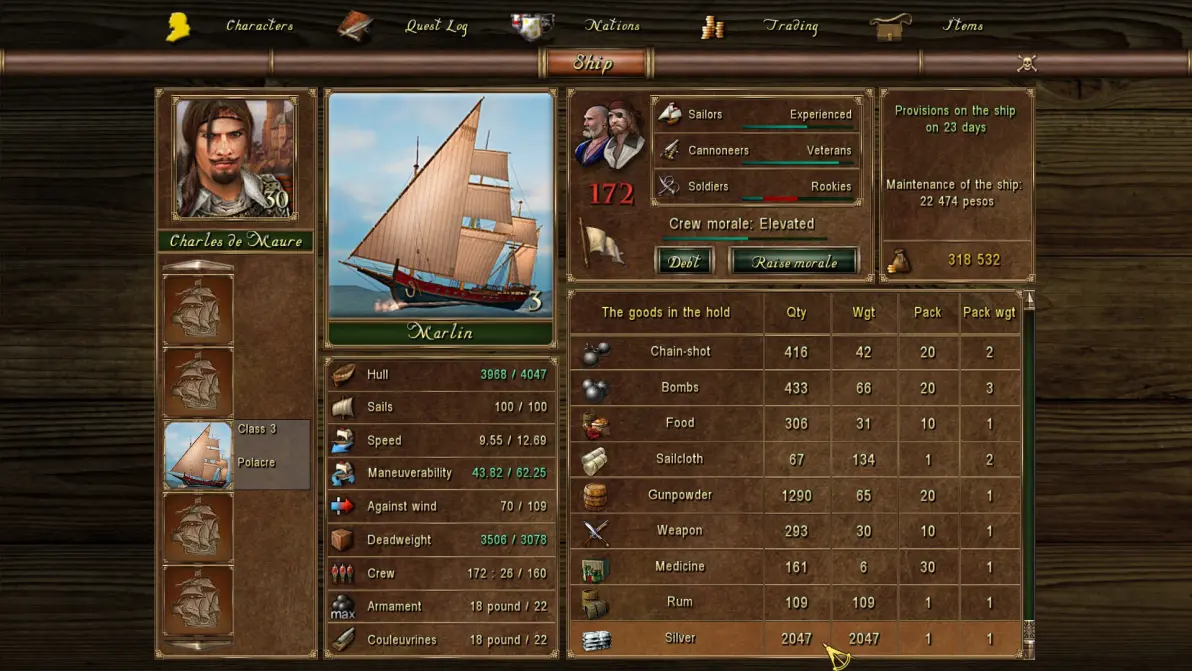Click Charles de Maure's portrait
This screenshot has height=671, width=1192.
pos(235,157)
